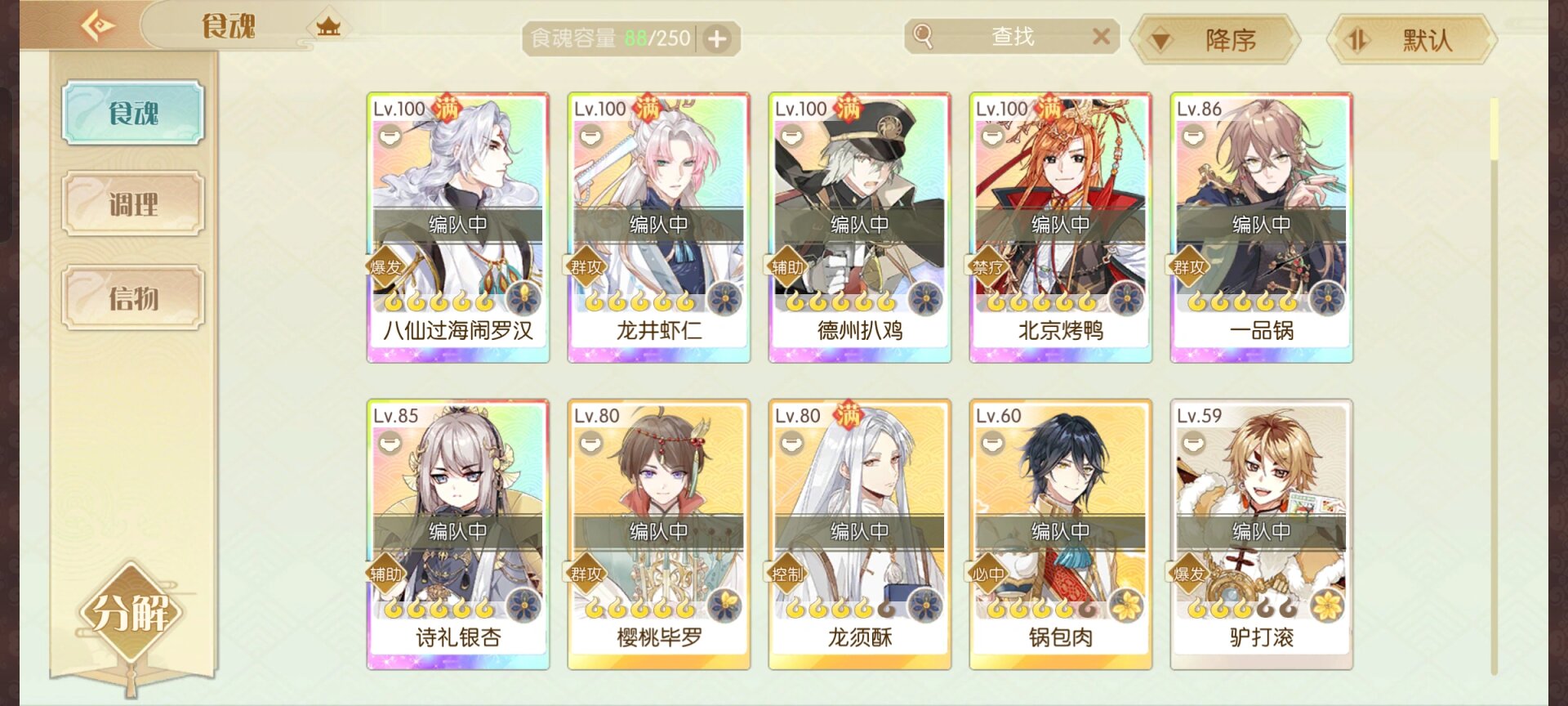
Task: Select the 八仙过海闹罗汉 card
Action: tap(458, 227)
